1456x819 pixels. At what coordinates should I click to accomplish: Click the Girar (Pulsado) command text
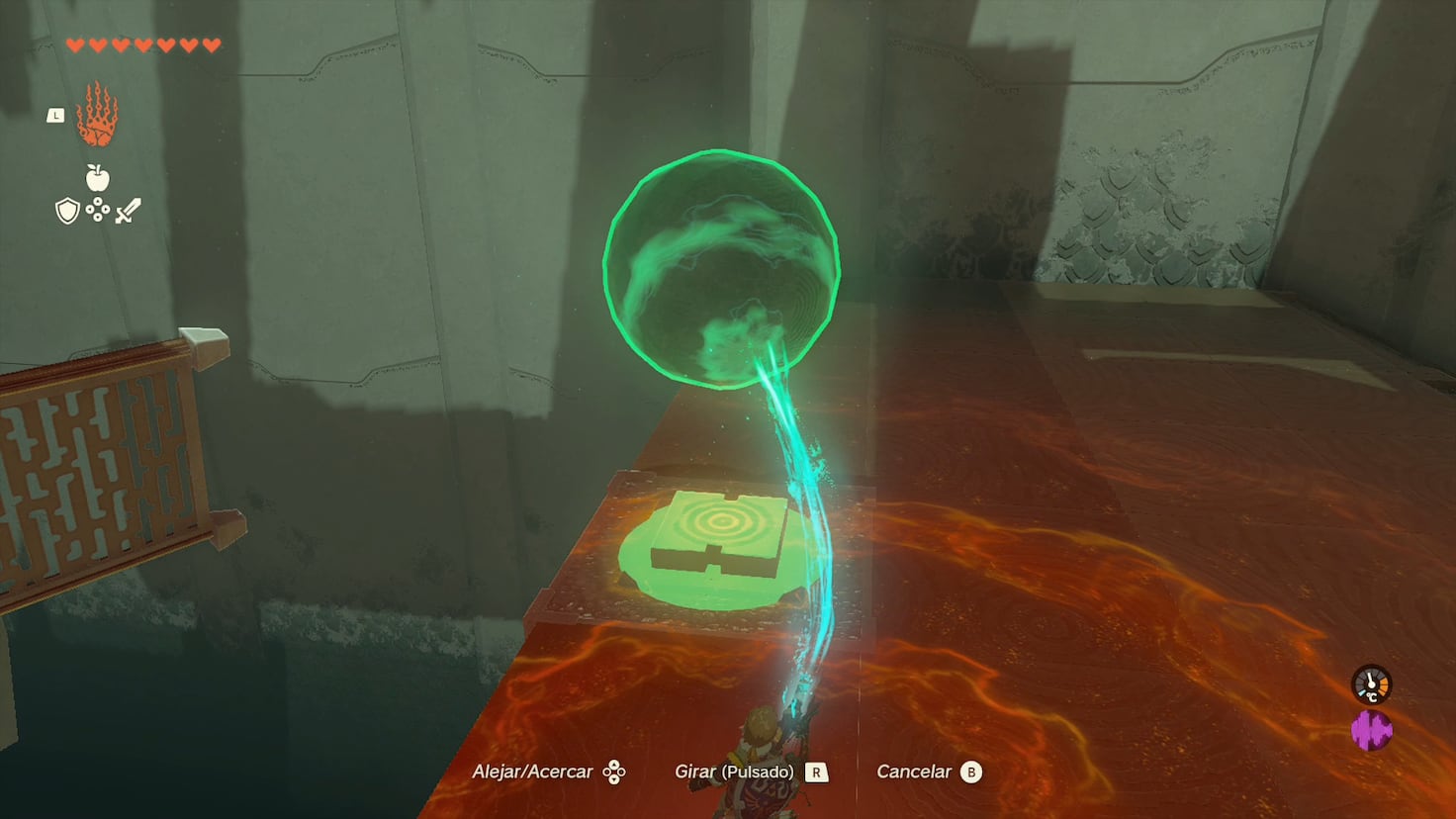pos(736,771)
